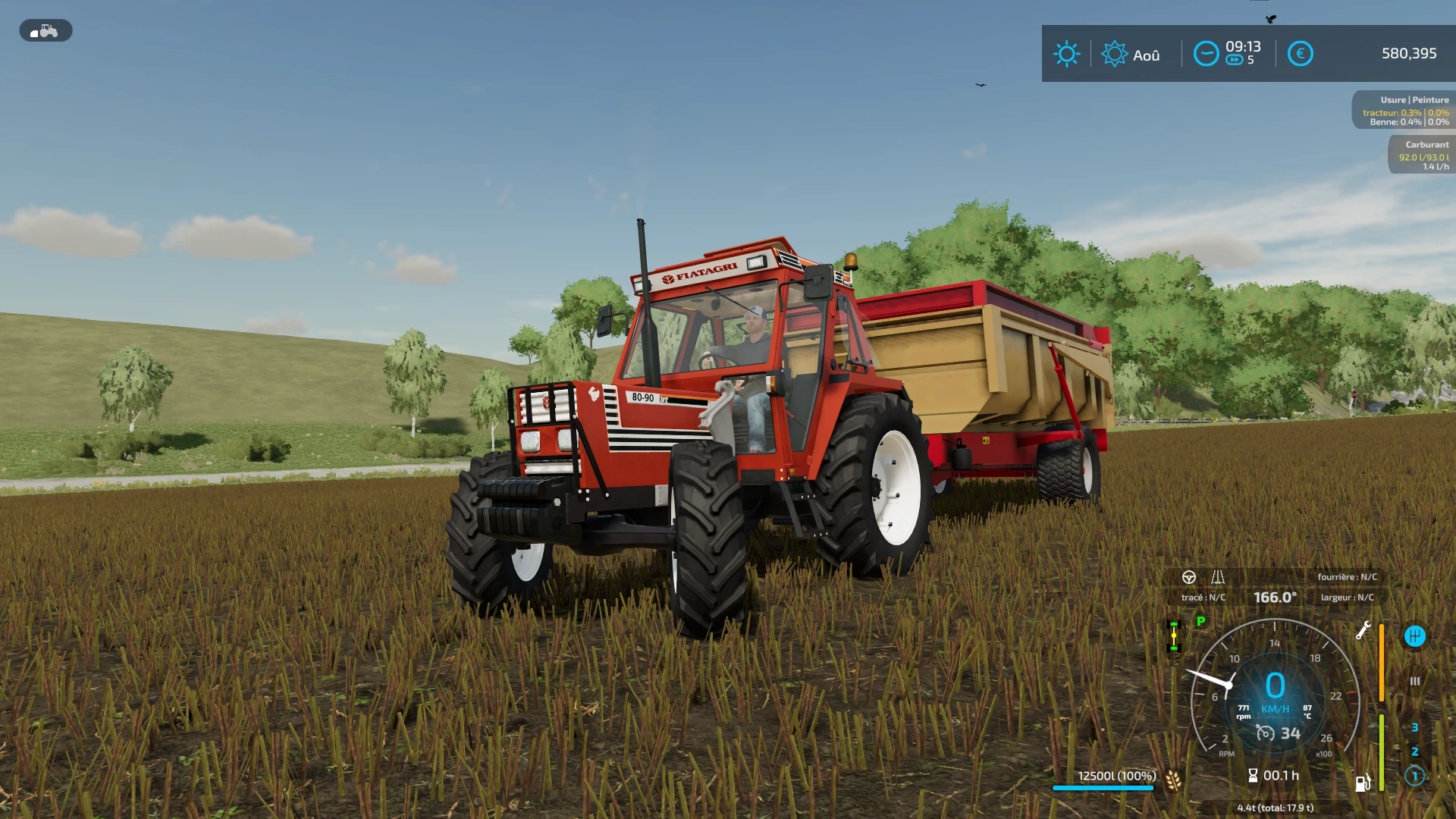
Task: Select gear number 2
Action: [1414, 752]
